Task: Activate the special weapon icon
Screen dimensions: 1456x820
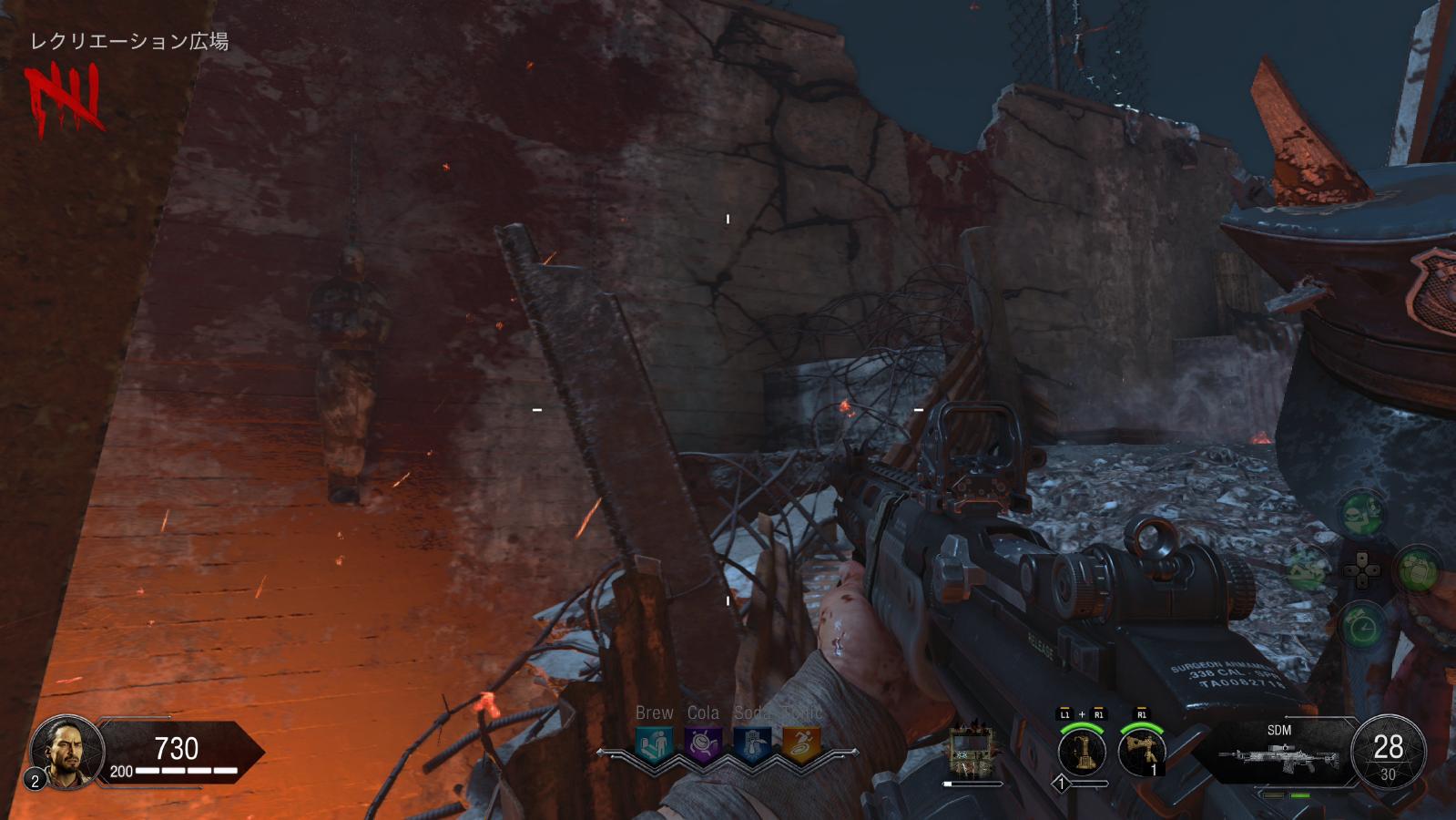Action: coord(1082,753)
